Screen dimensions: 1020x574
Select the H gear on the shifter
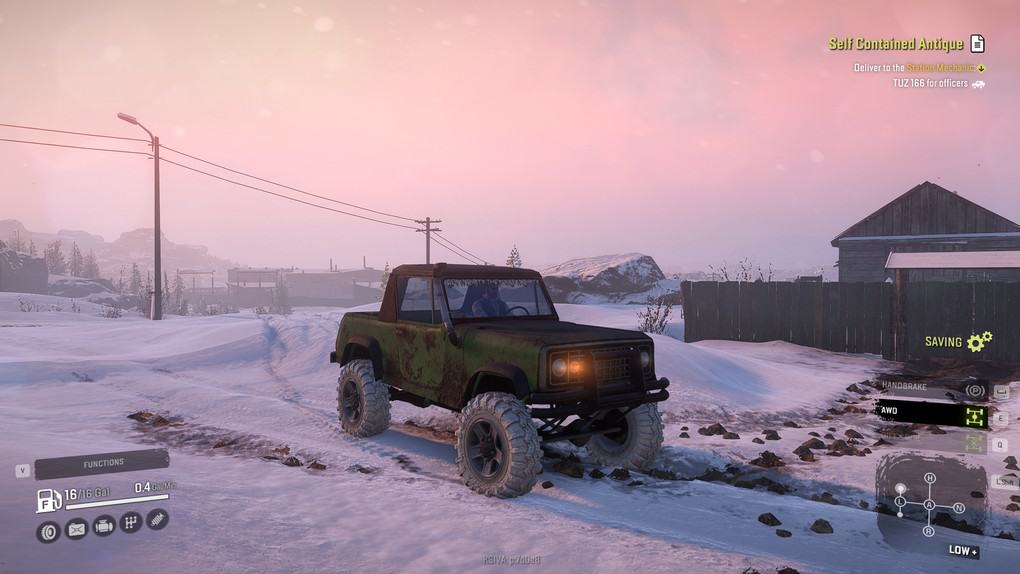click(930, 479)
